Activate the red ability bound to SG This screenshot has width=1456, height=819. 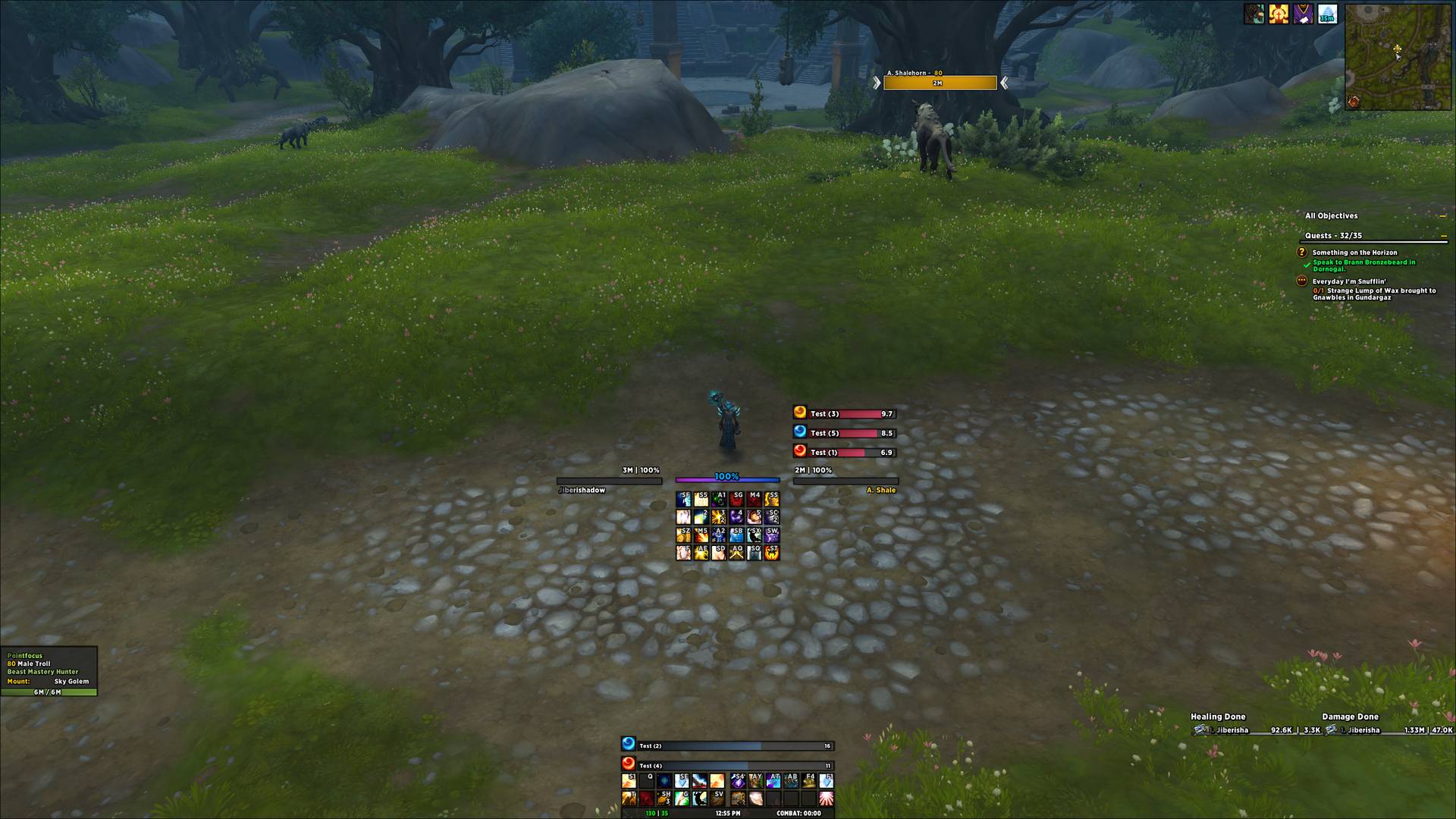tap(736, 499)
